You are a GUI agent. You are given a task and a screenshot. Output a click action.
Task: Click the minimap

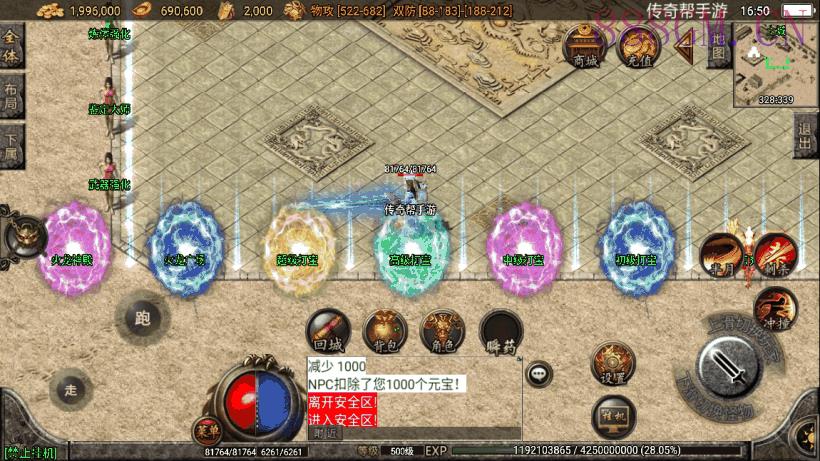775,64
